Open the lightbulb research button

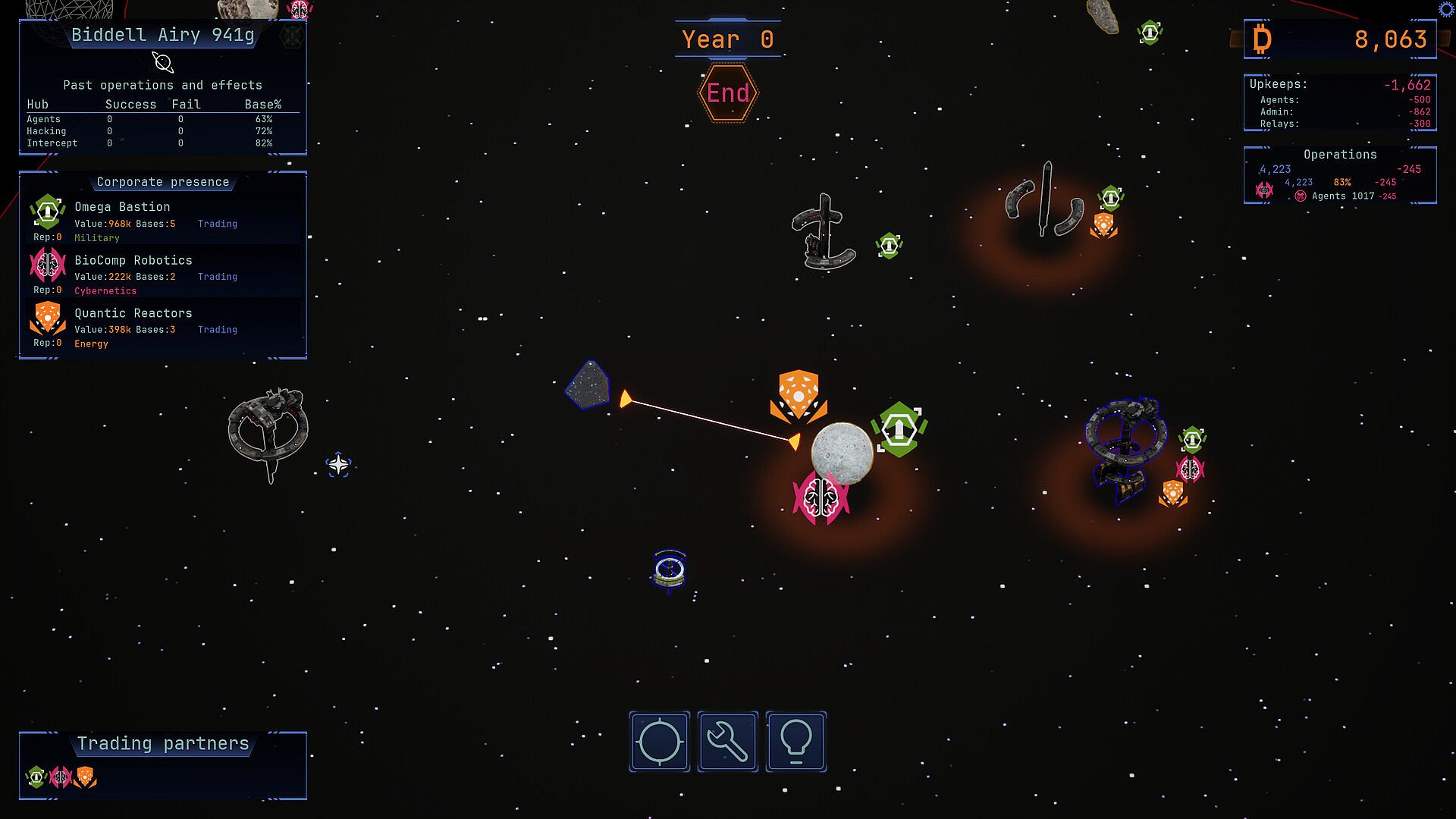[x=796, y=742]
